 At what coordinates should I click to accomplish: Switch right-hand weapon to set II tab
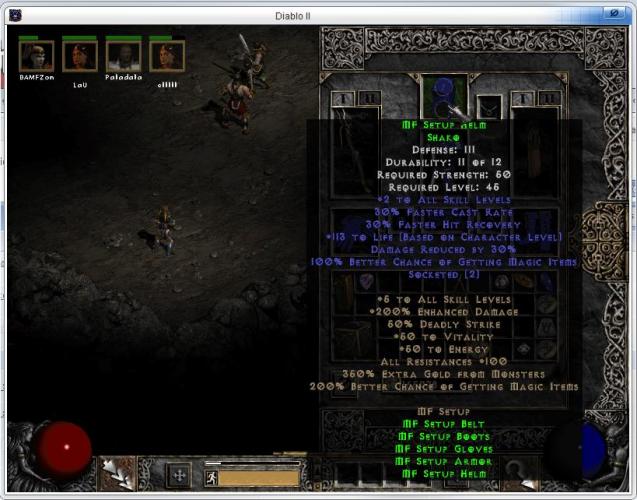coord(544,98)
